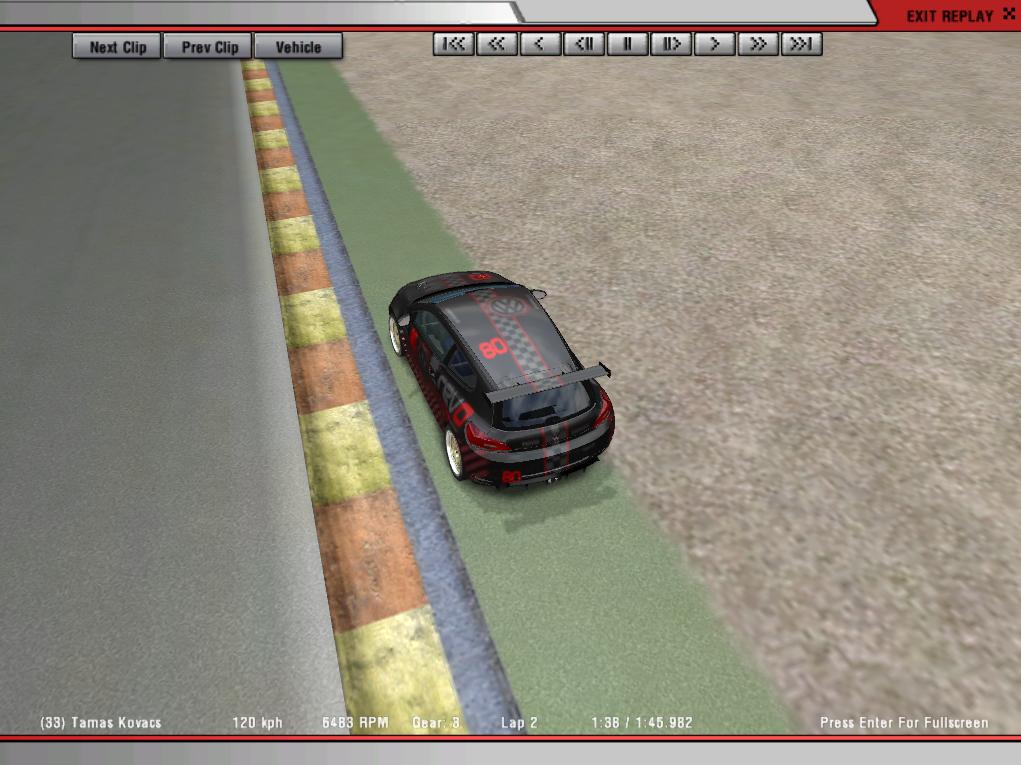Jump back with the Prev Clip button
The image size is (1021, 765).
(210, 46)
